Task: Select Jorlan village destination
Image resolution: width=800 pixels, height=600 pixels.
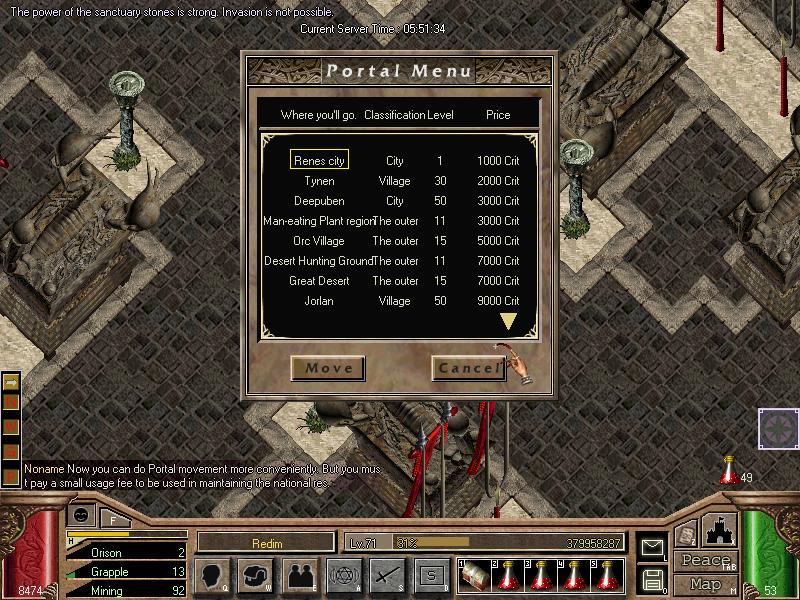Action: tap(319, 301)
